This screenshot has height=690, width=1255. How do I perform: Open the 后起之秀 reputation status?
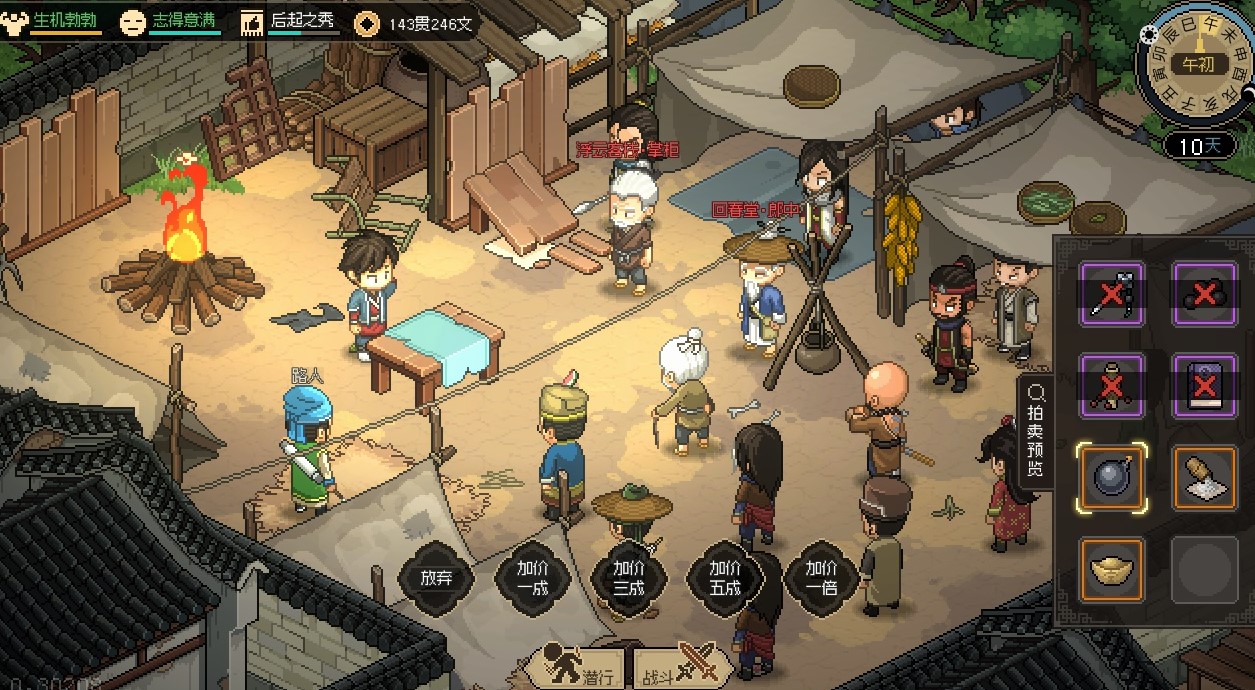tap(290, 21)
